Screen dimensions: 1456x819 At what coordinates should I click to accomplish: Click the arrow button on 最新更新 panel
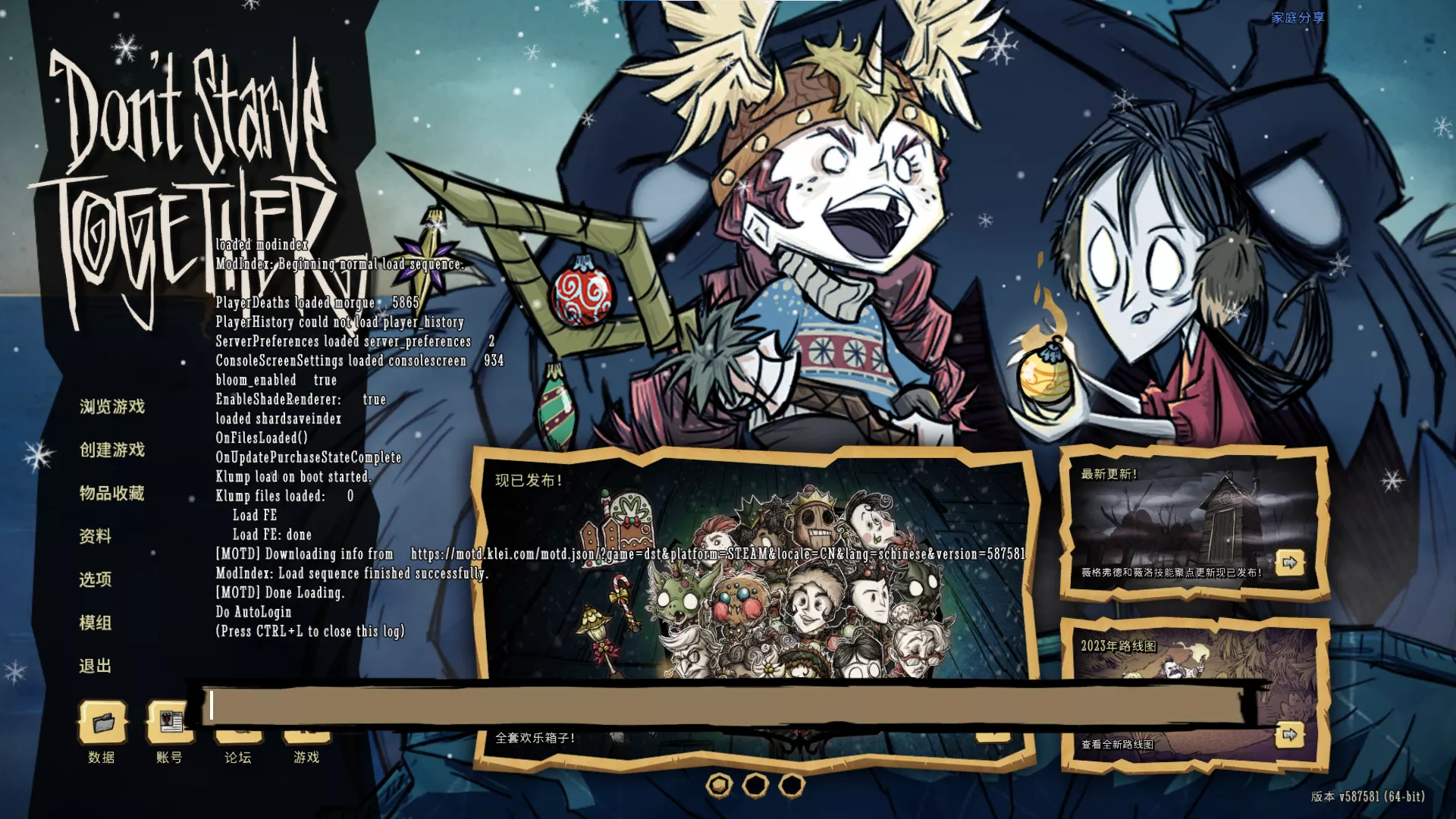(x=1290, y=563)
